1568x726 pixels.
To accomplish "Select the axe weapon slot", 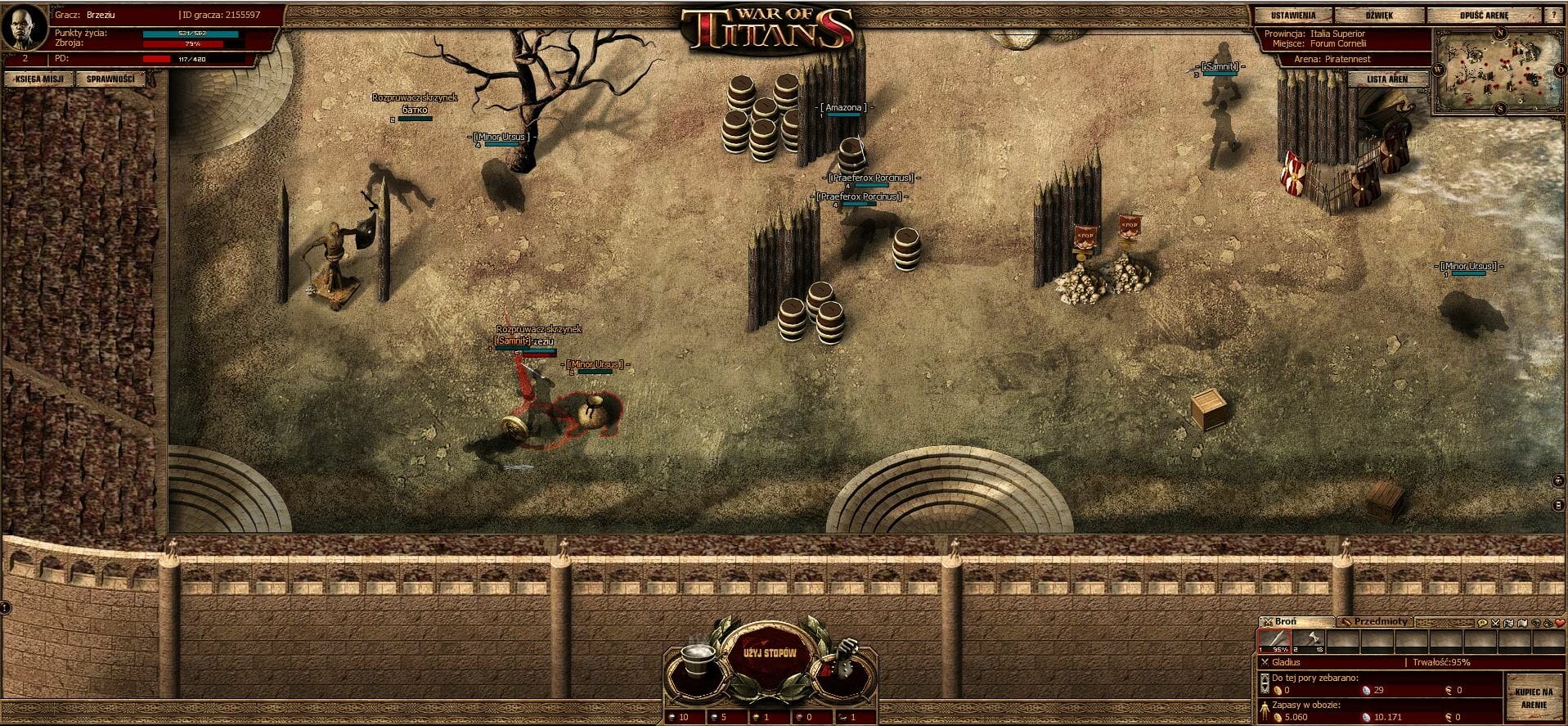I will [x=1308, y=641].
